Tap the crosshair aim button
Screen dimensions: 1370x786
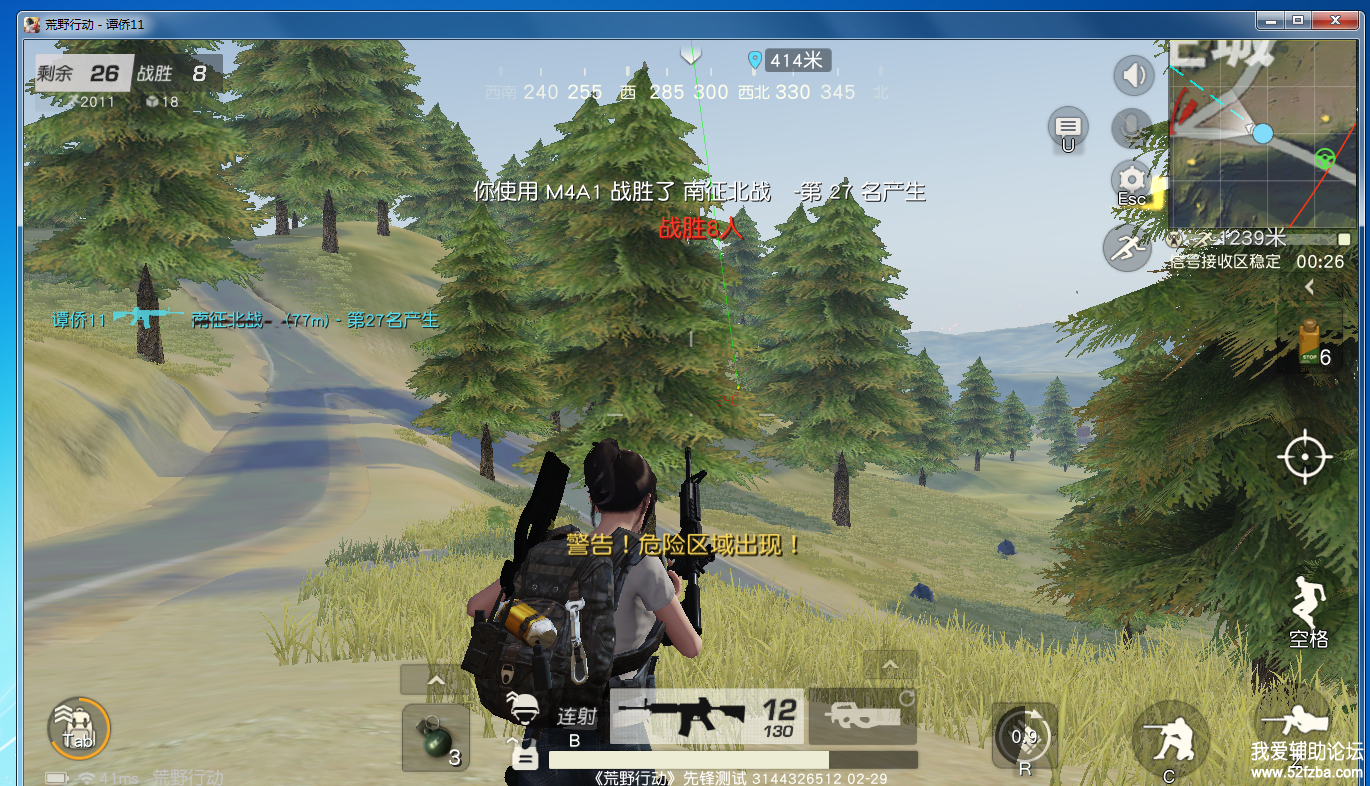pos(1304,458)
